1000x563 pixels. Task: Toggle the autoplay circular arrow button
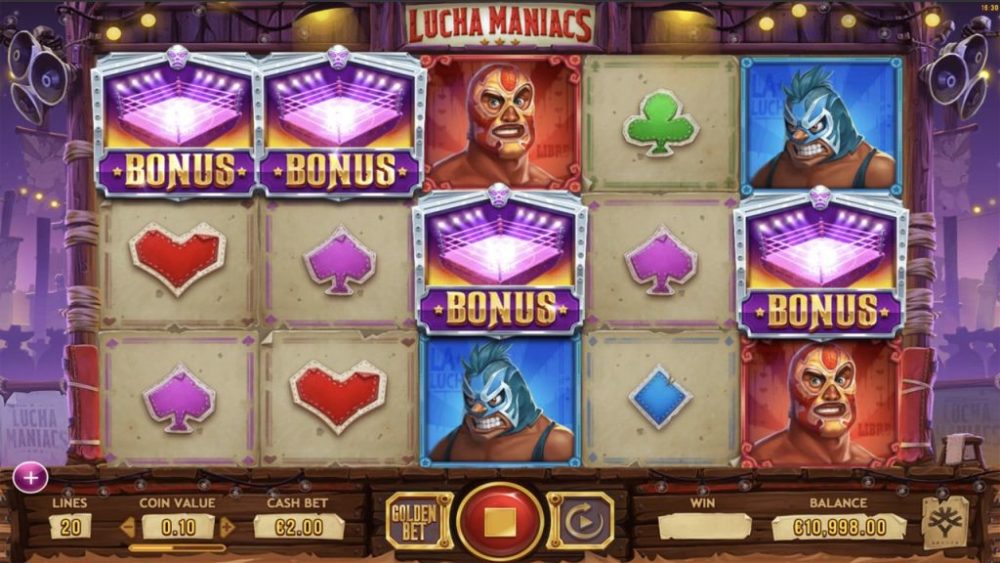[x=581, y=521]
